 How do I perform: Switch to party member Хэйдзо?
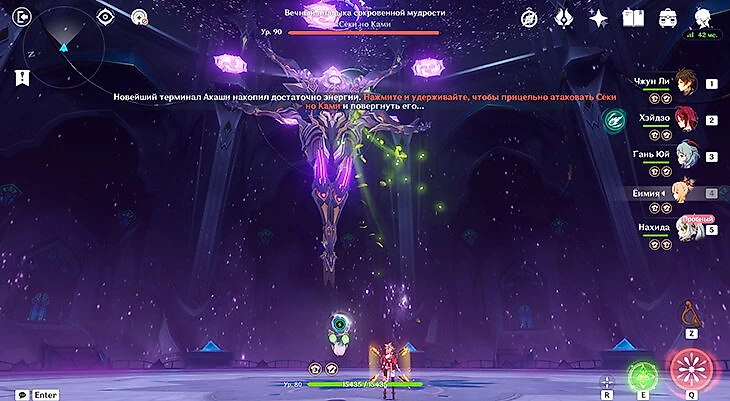686,117
